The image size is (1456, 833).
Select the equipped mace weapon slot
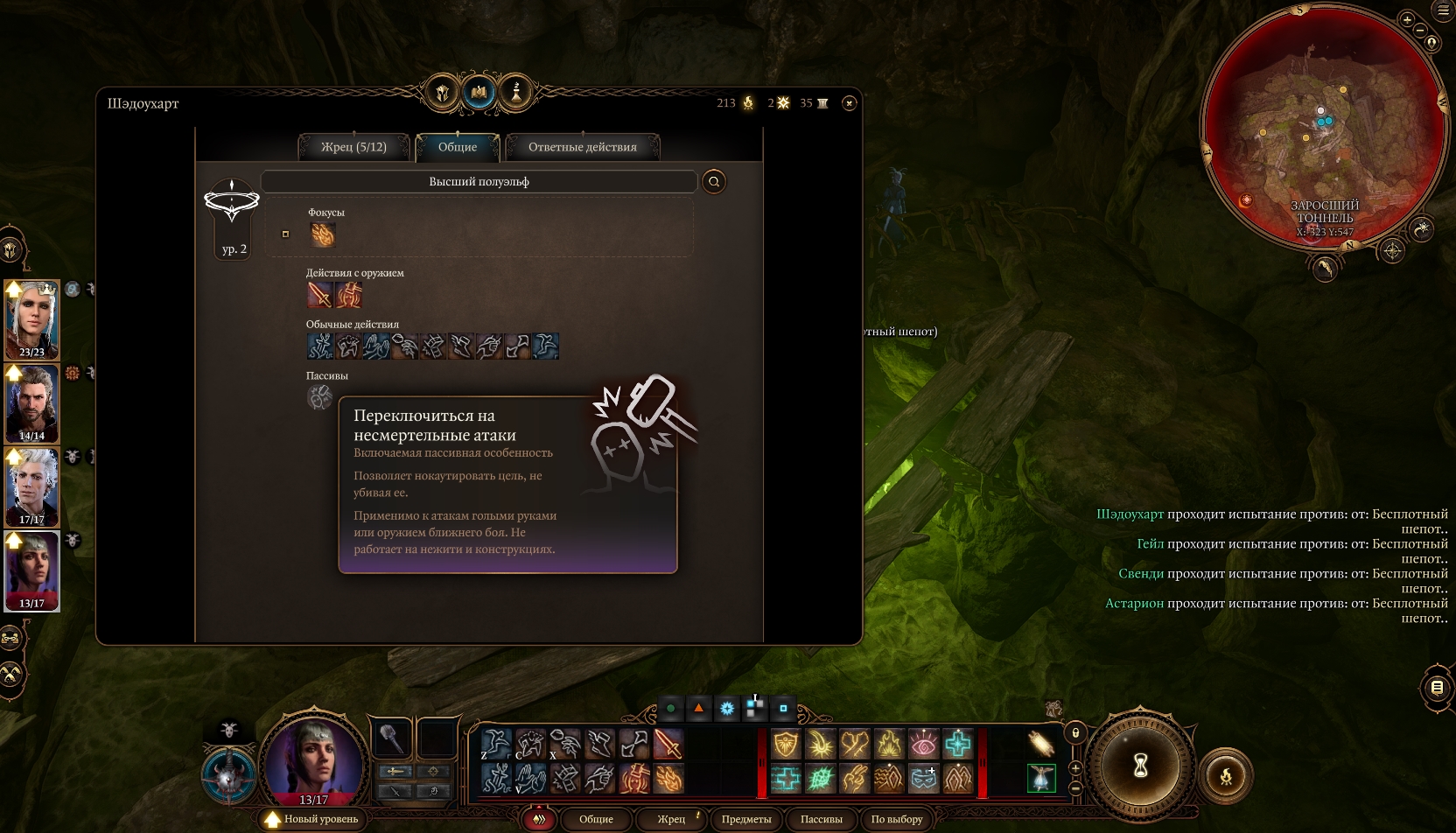click(393, 739)
